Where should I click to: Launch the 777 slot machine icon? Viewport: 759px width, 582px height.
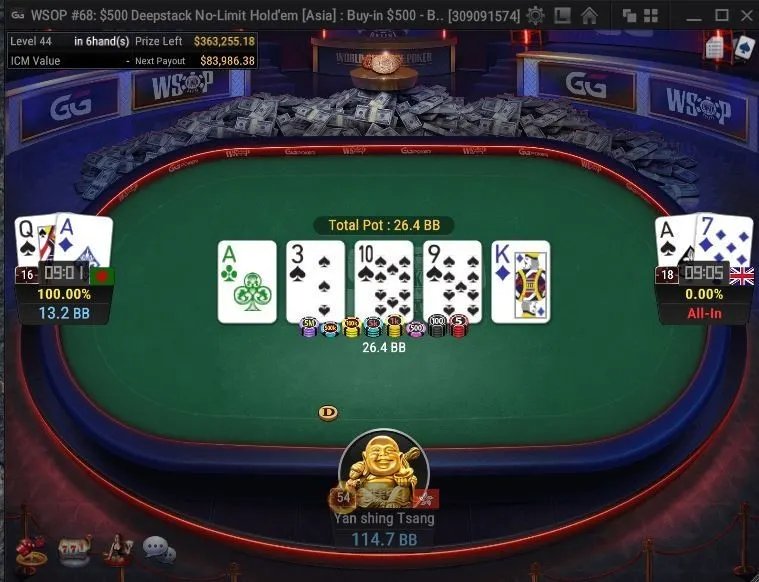tap(74, 550)
